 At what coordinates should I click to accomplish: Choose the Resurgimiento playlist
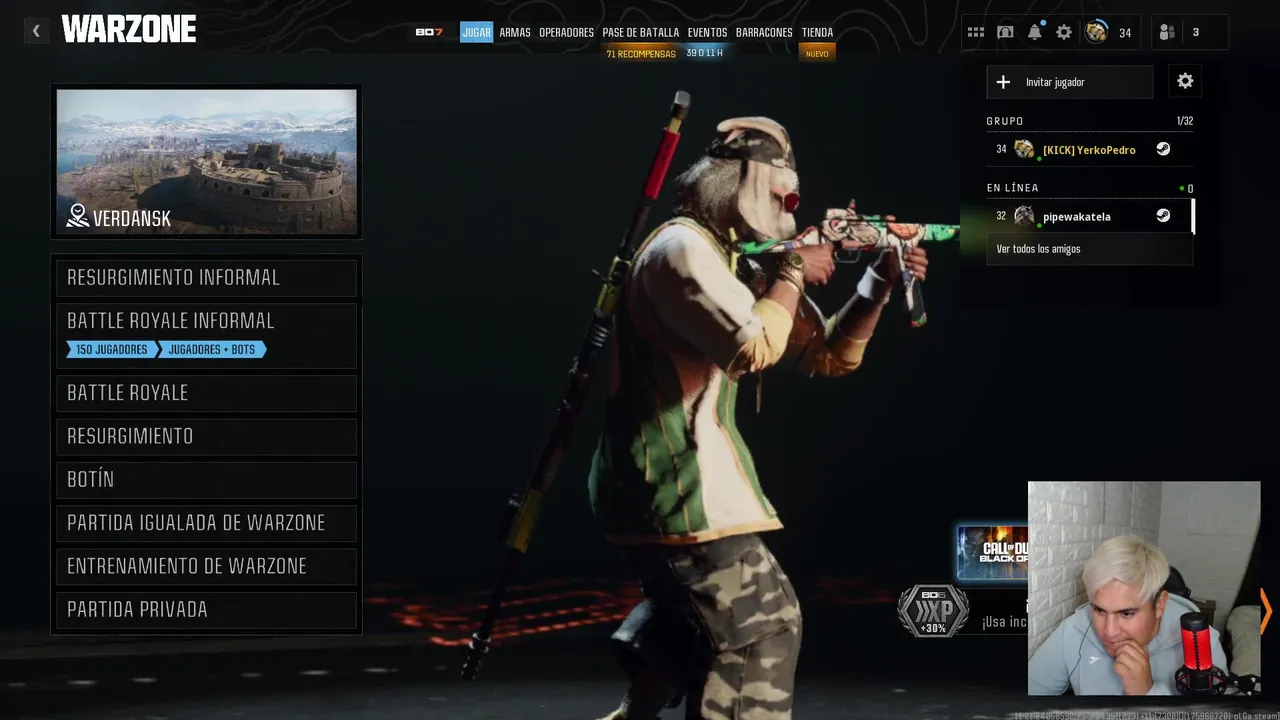(x=206, y=436)
